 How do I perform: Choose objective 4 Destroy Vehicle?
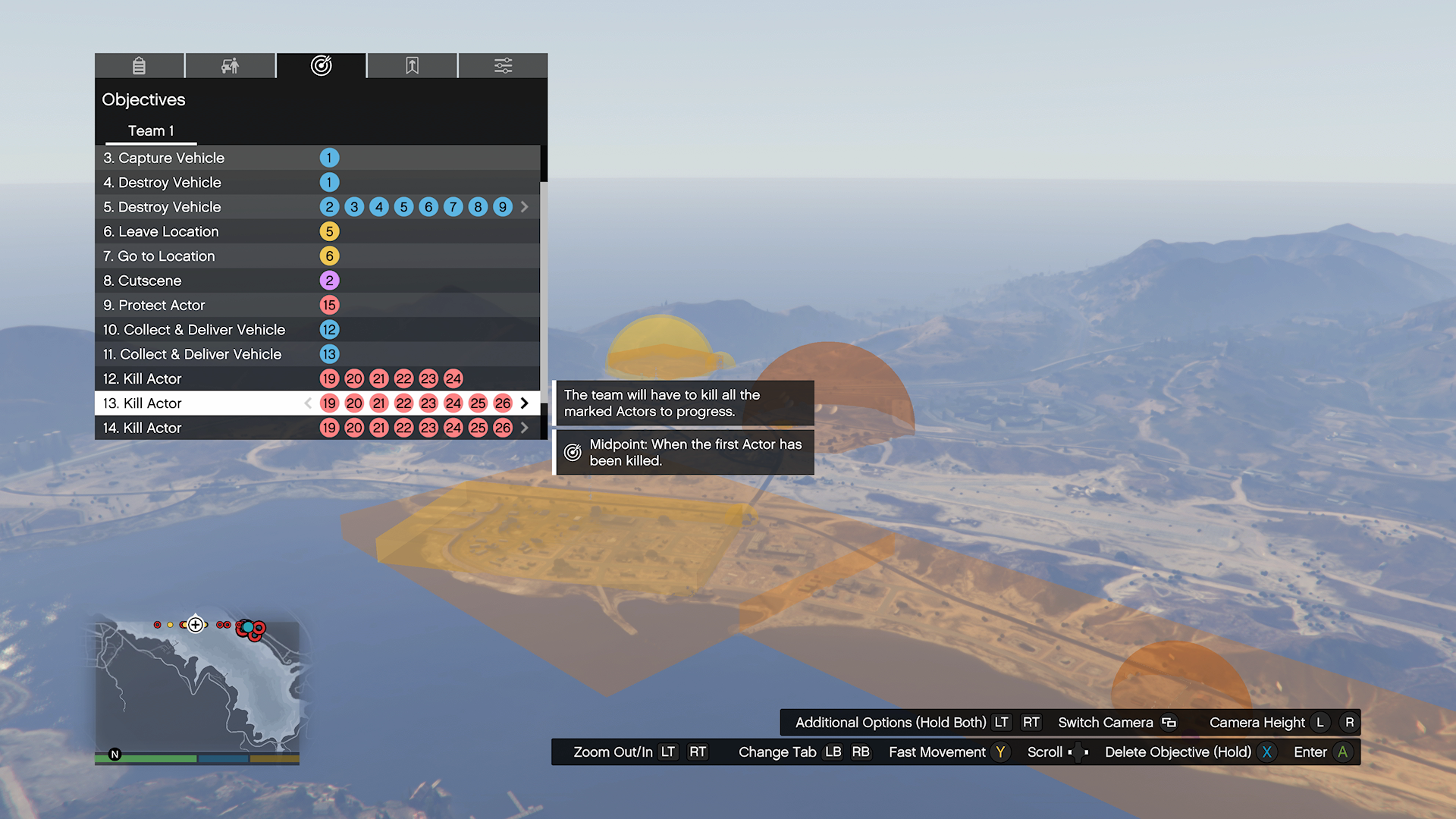(162, 183)
